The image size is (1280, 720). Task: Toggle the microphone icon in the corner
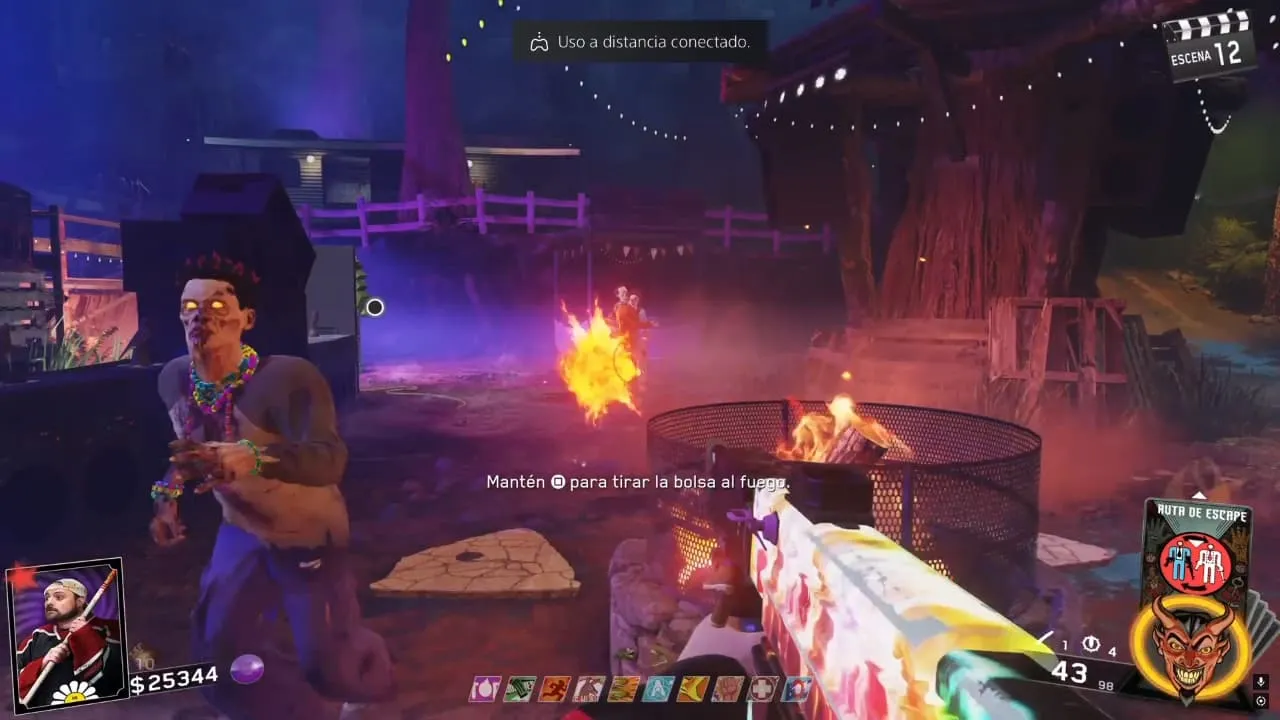(x=1262, y=682)
